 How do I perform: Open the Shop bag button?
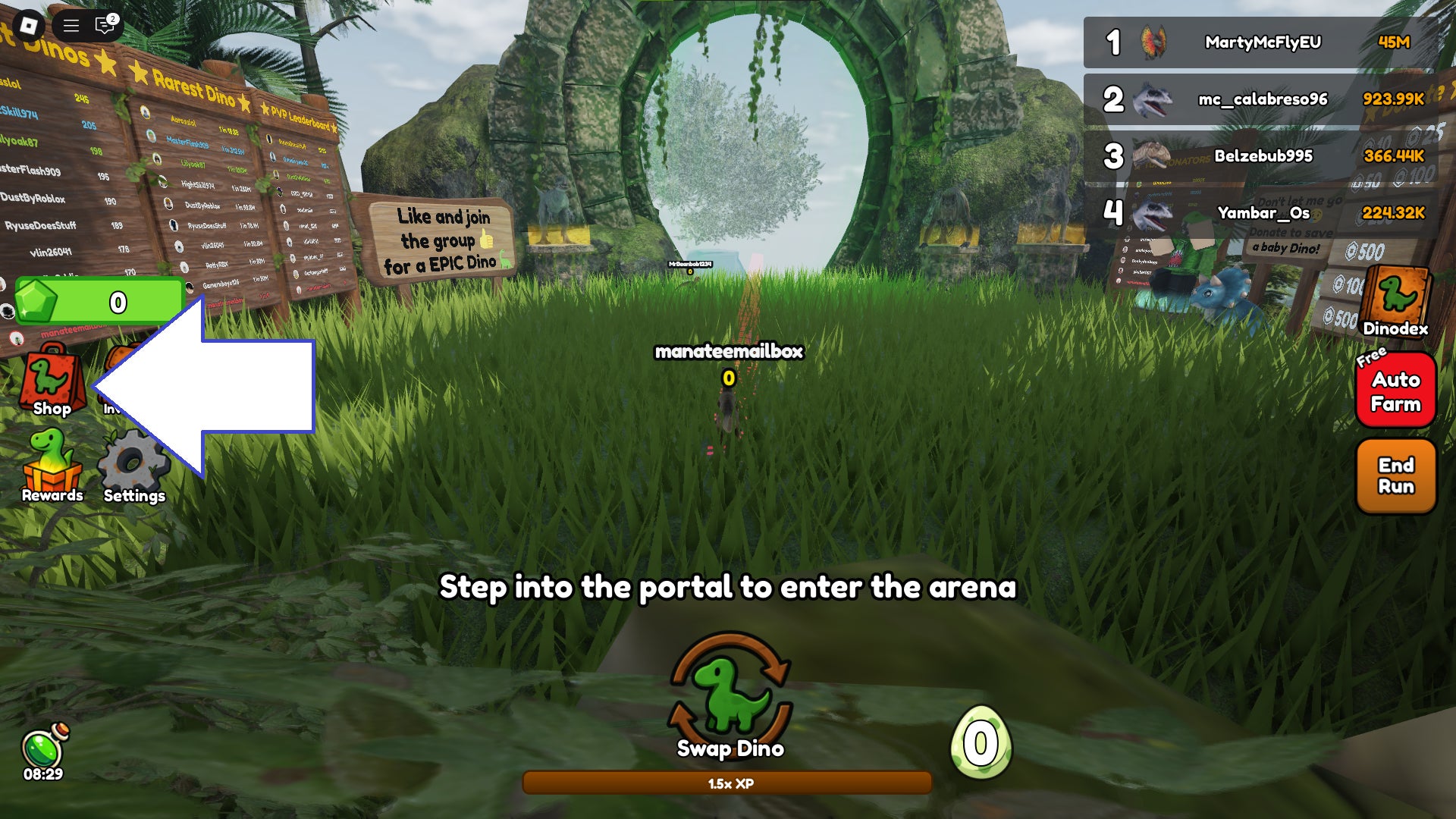(51, 379)
